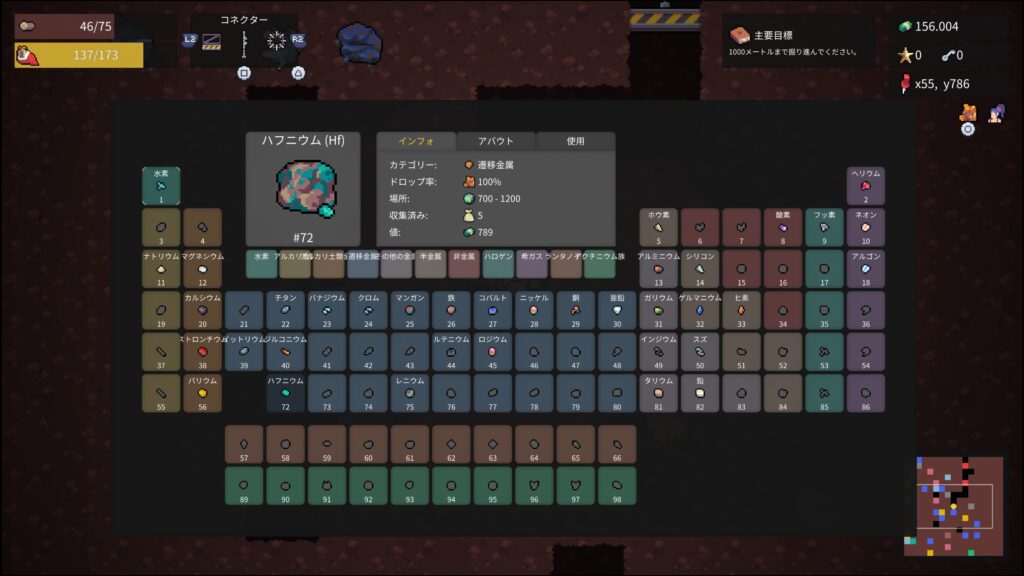Filter by the 半金属 category

pyautogui.click(x=430, y=264)
